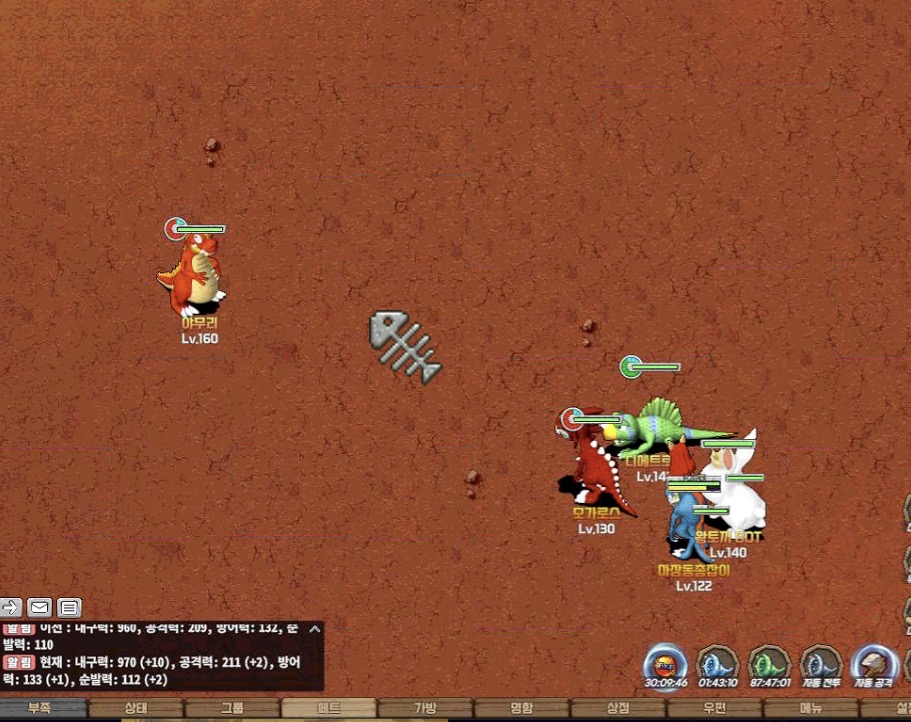Open the 가방 (bag) inventory

pyautogui.click(x=425, y=708)
